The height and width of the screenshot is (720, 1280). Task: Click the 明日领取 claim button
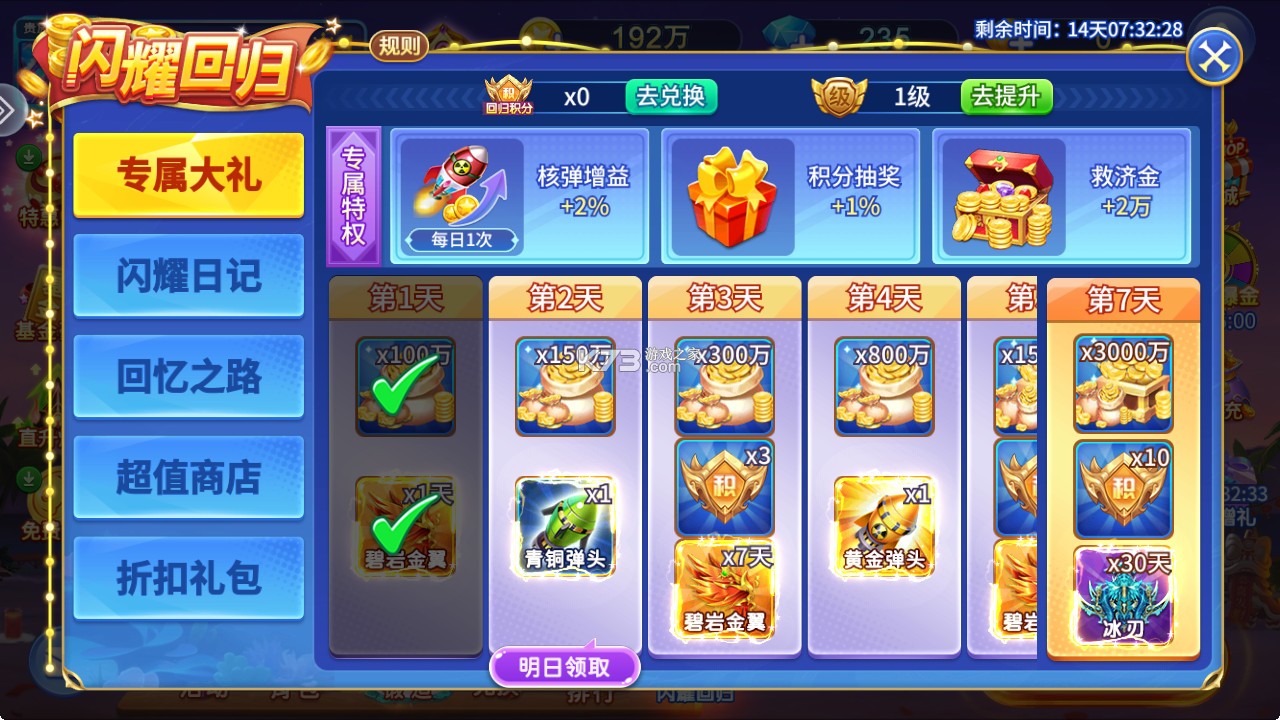565,664
